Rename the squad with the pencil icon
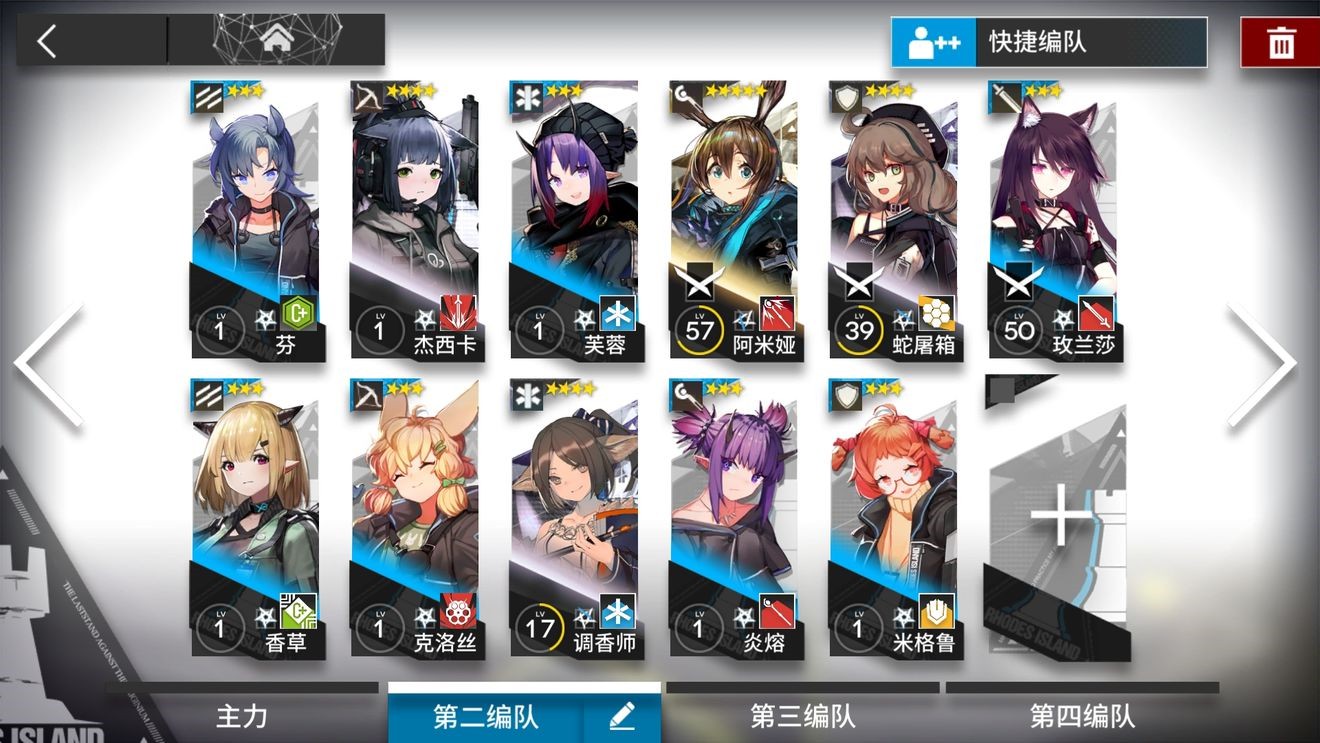Image resolution: width=1320 pixels, height=743 pixels. (622, 716)
